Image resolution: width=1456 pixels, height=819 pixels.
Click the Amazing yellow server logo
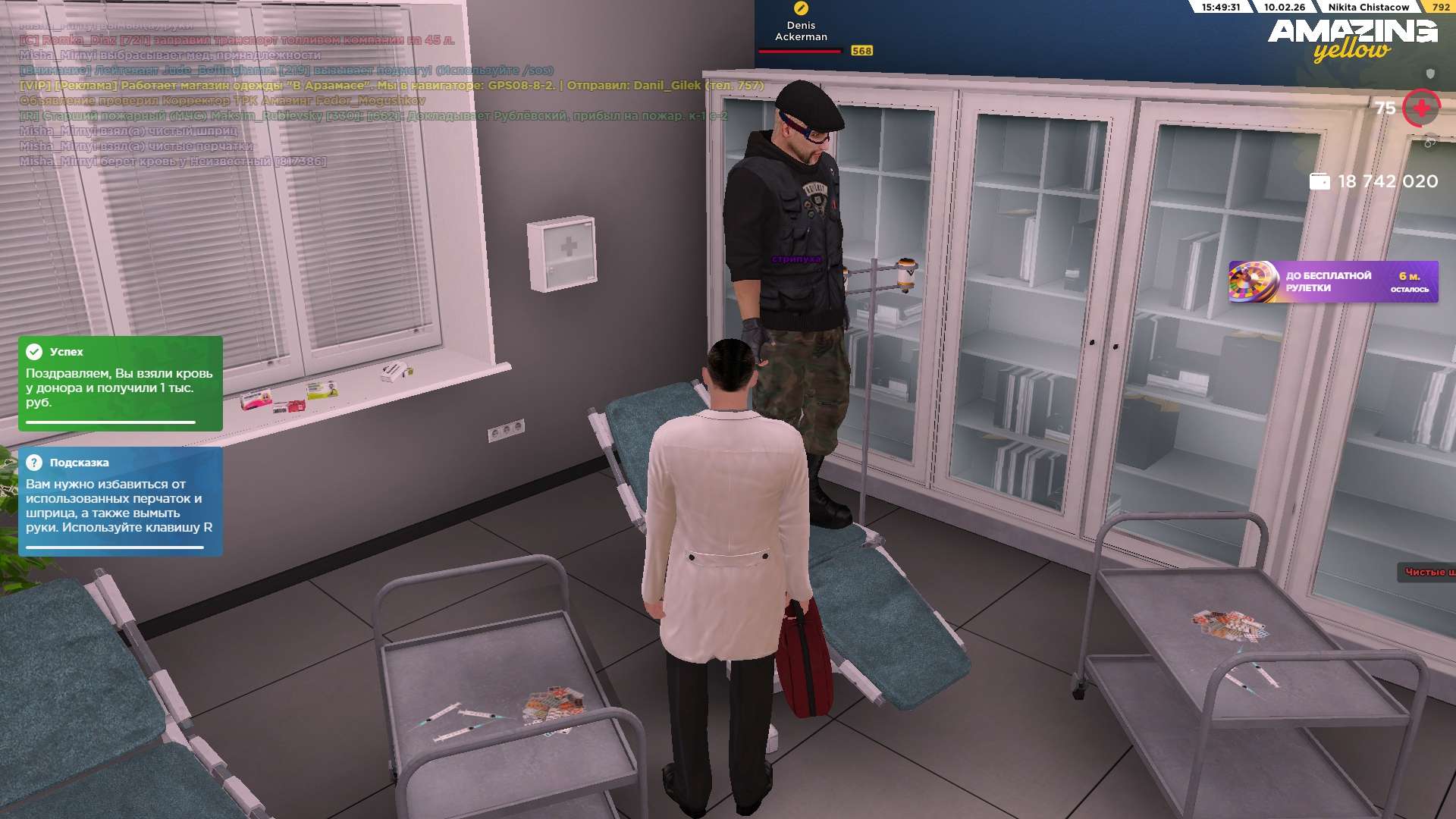(1352, 39)
